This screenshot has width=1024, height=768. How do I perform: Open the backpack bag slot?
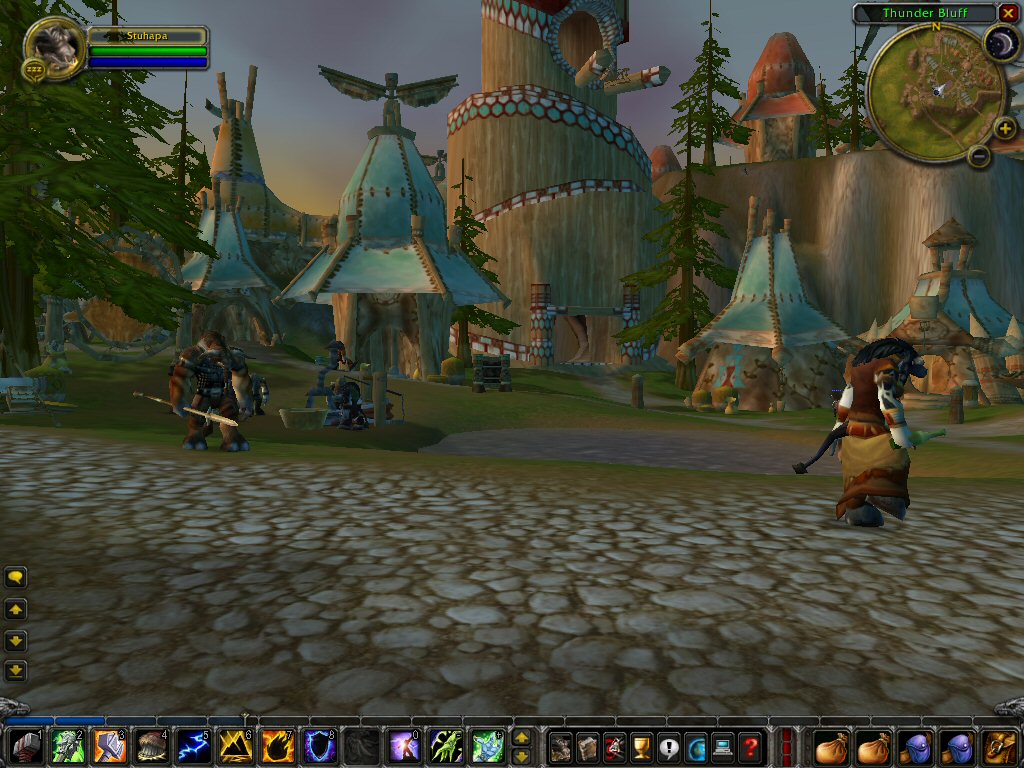click(x=1000, y=747)
